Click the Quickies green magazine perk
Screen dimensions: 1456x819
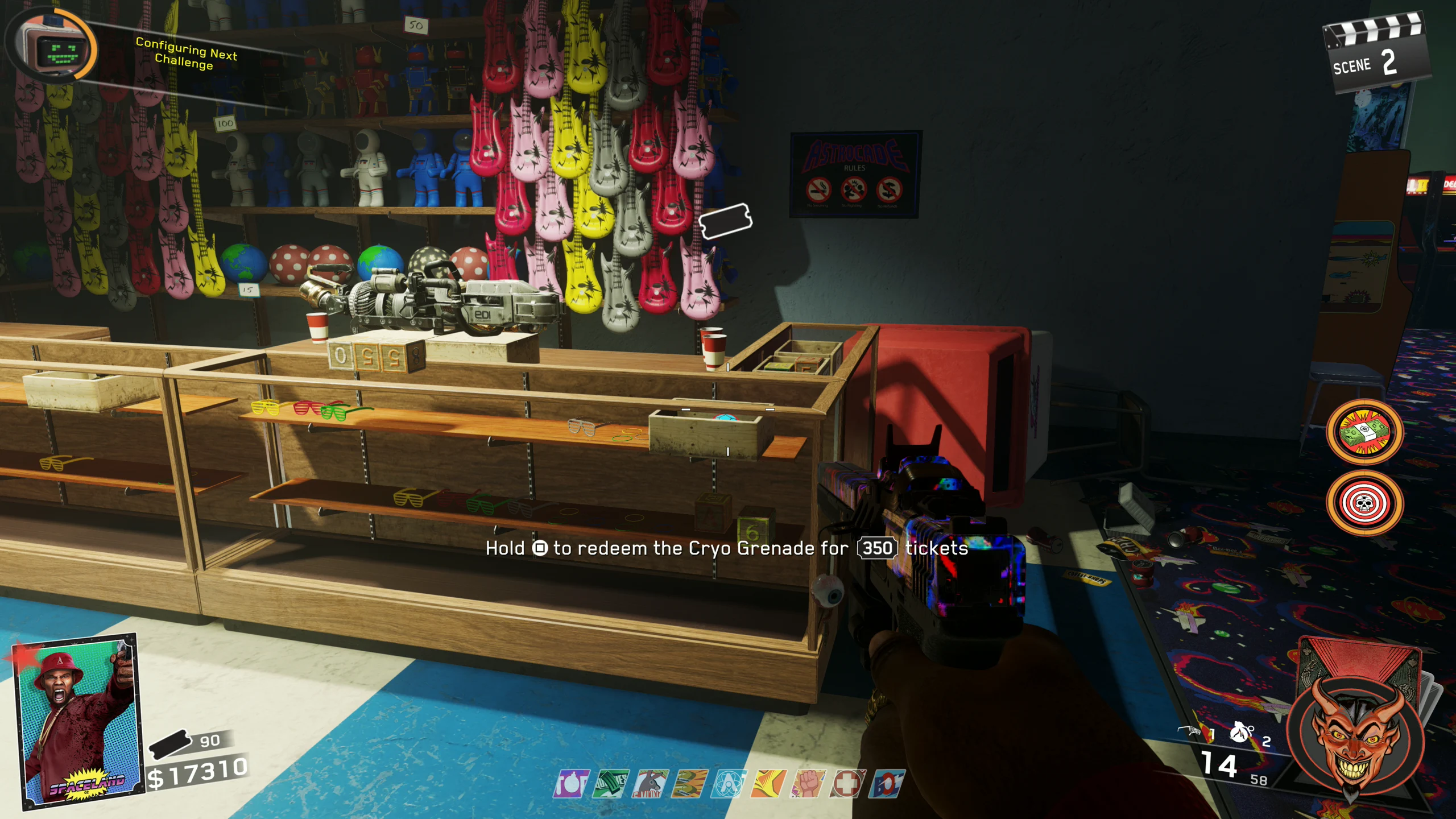coord(611,784)
